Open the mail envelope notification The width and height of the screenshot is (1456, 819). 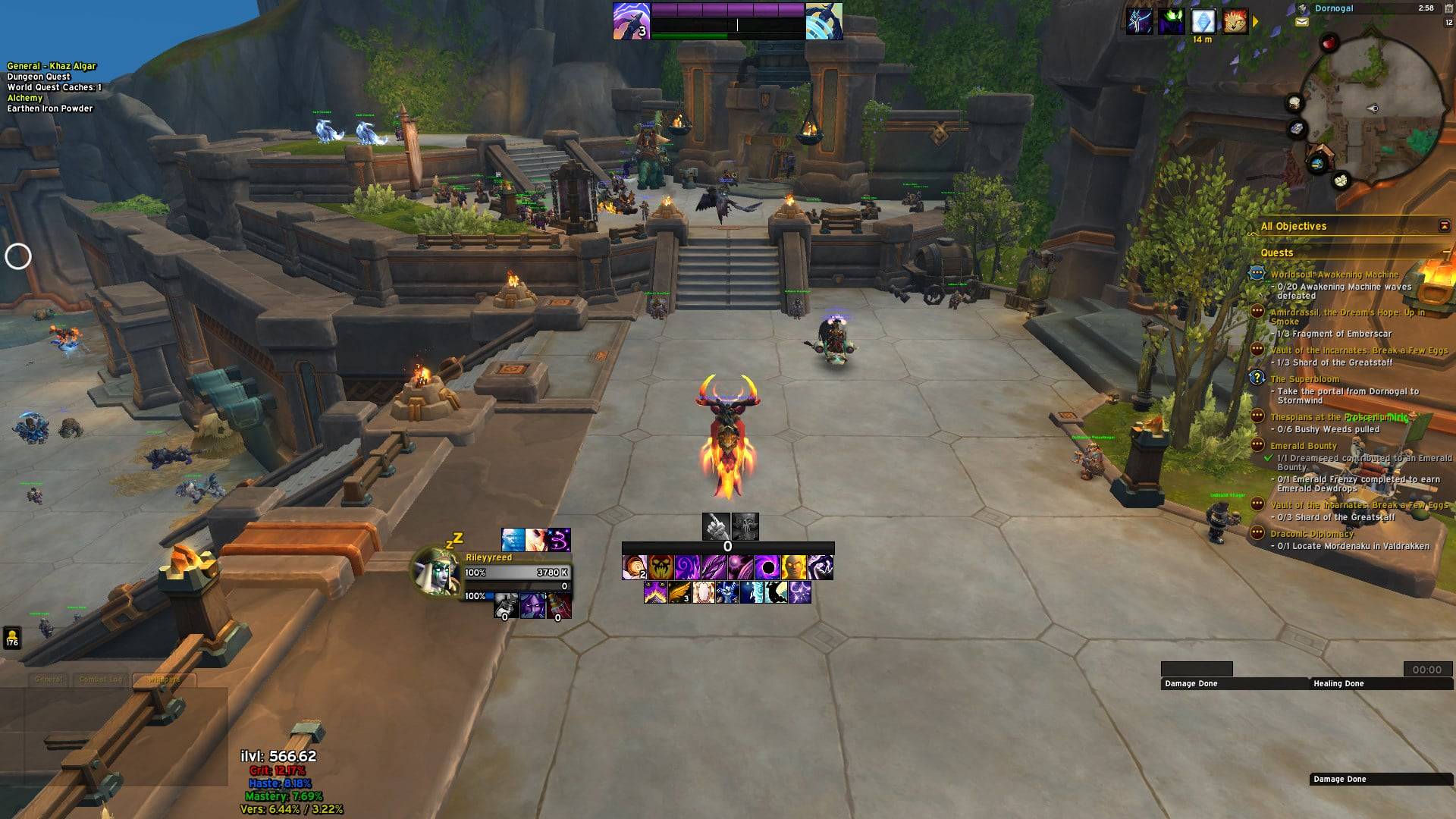[x=1302, y=23]
